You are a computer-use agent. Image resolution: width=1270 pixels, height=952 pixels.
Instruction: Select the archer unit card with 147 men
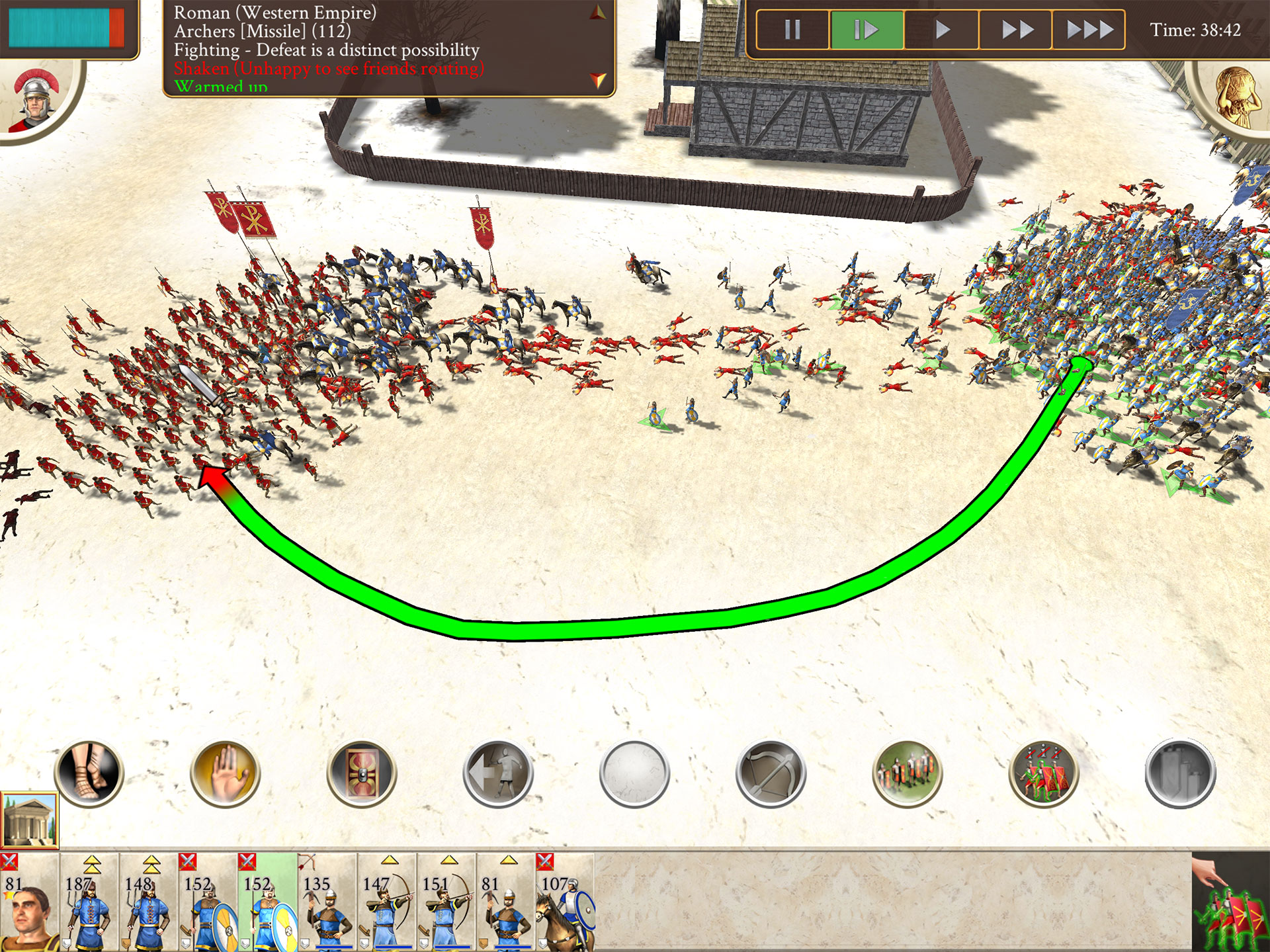coord(387,903)
